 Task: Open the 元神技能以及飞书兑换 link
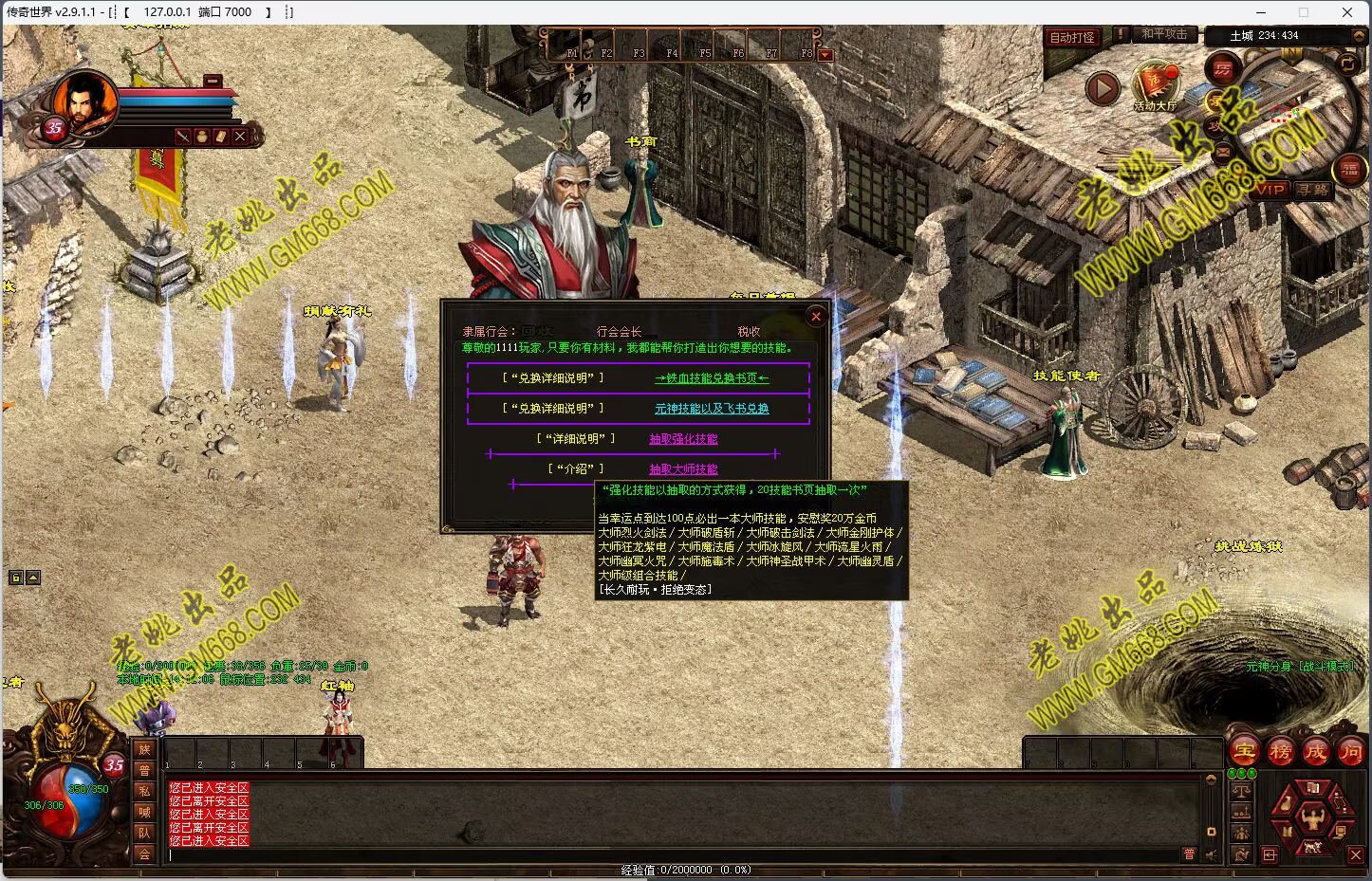pos(712,409)
